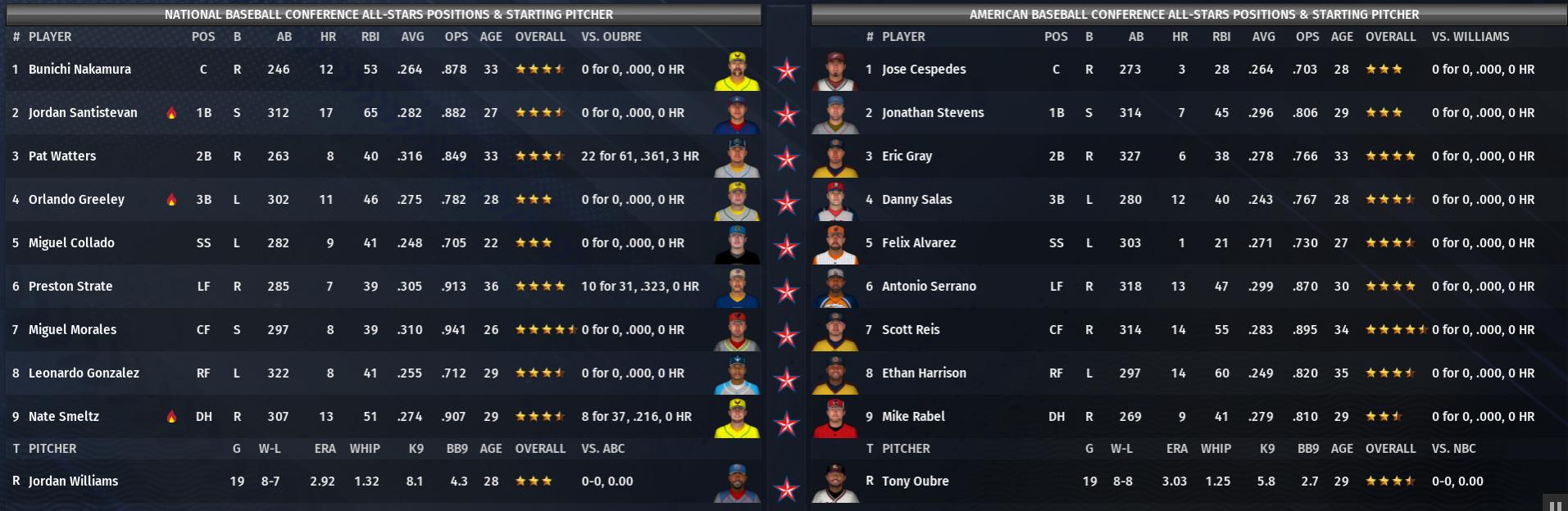The height and width of the screenshot is (511, 1568).
Task: Open Scott Reis' player card
Action: [x=911, y=330]
